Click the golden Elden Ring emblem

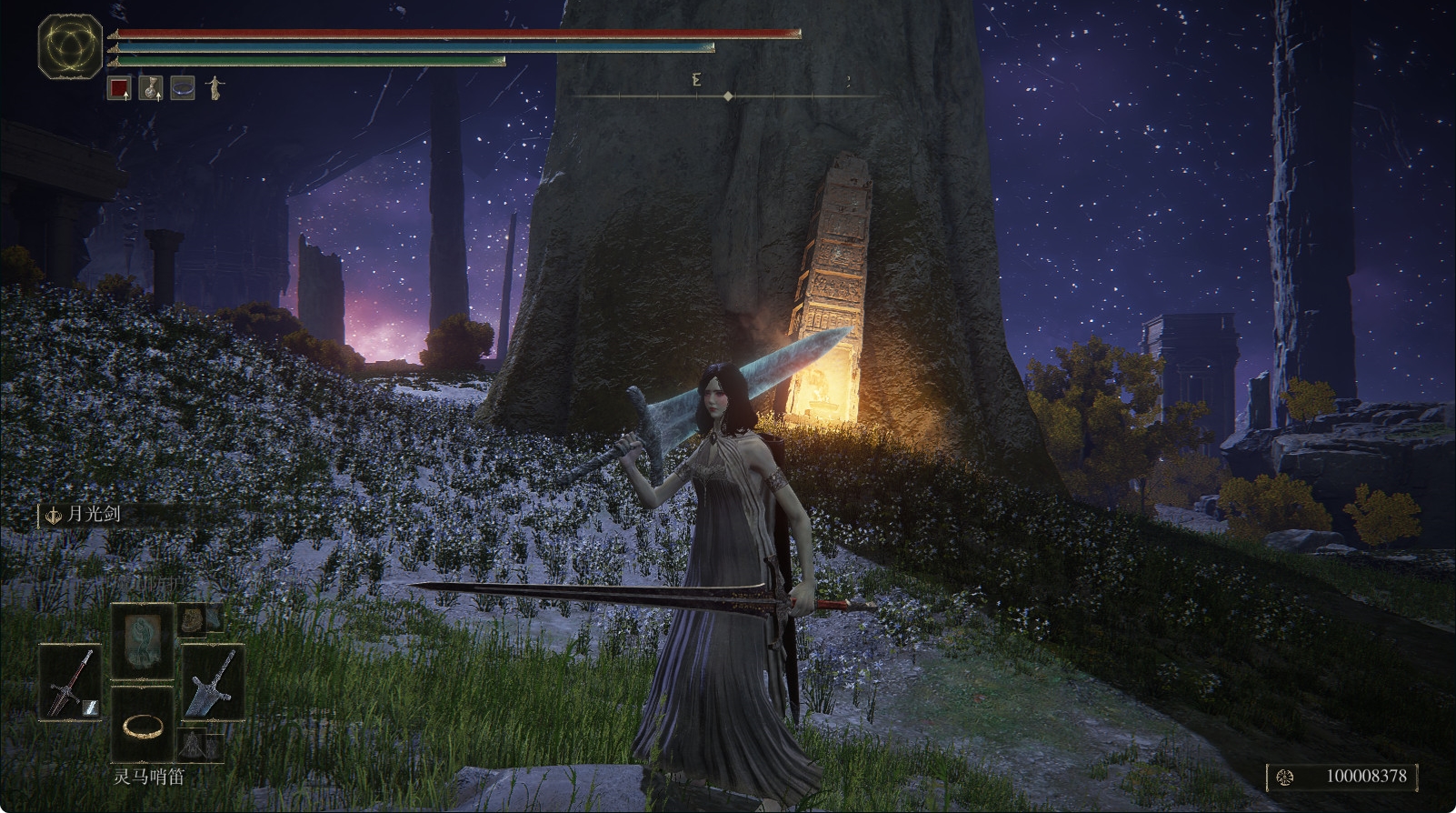[70, 45]
